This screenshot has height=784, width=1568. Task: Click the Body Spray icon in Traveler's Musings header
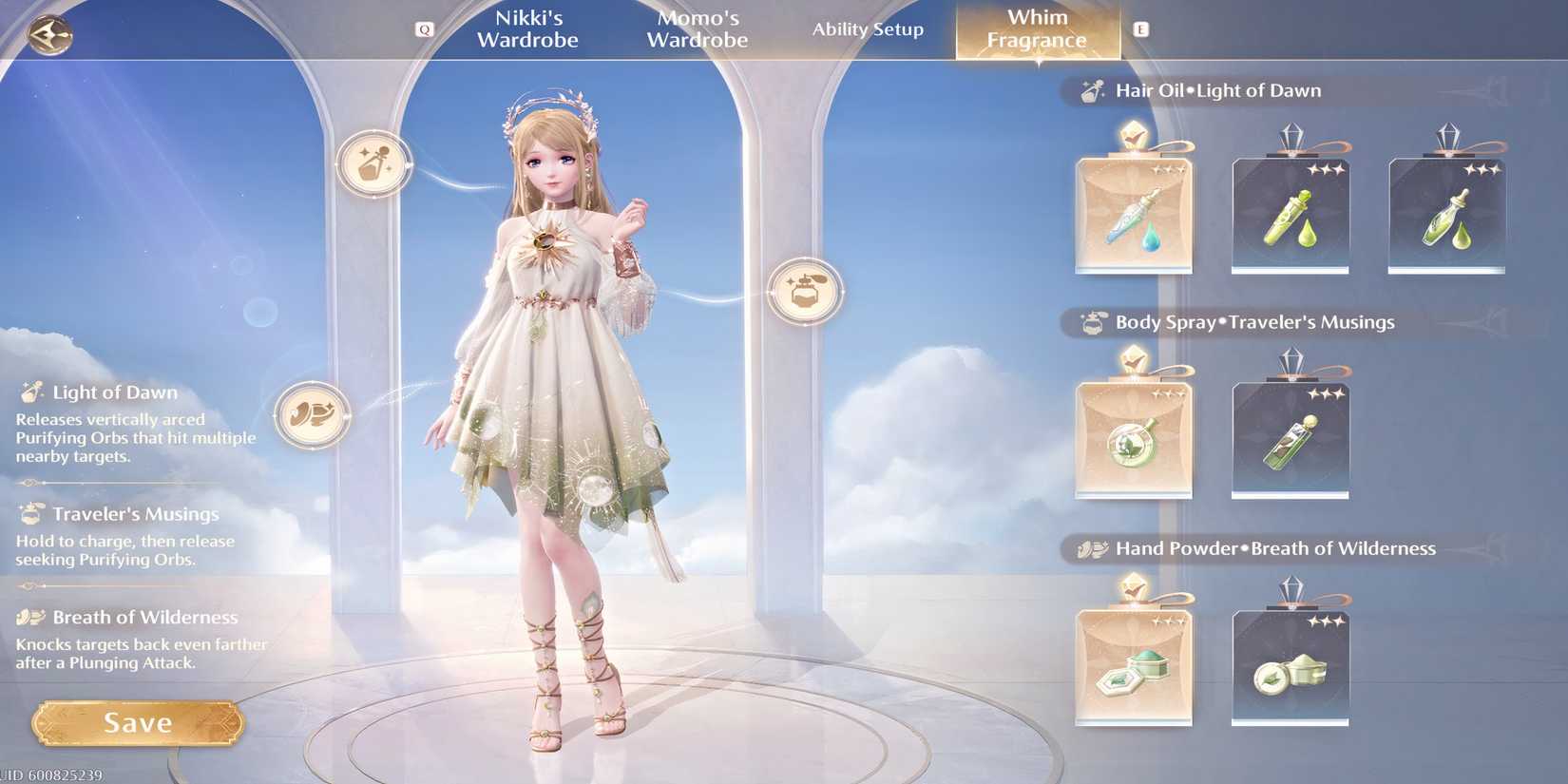(1093, 322)
